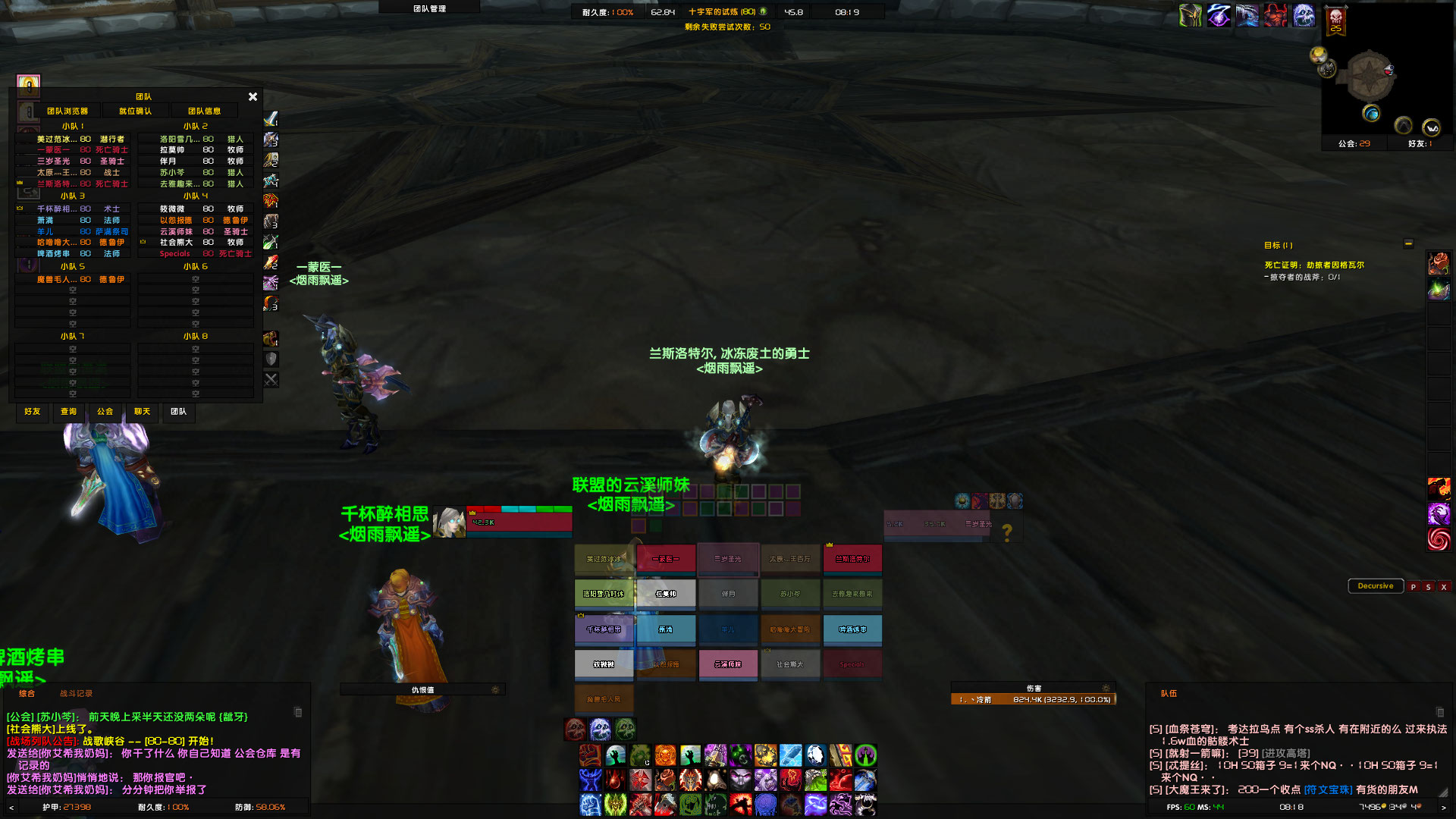
Task: Open the 仇恨值 threat meter options icon
Action: [x=495, y=690]
